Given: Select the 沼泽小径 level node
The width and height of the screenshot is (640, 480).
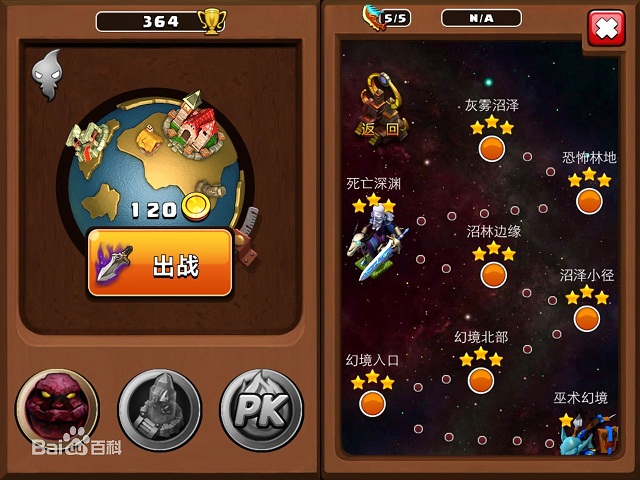Looking at the screenshot, I should [587, 318].
